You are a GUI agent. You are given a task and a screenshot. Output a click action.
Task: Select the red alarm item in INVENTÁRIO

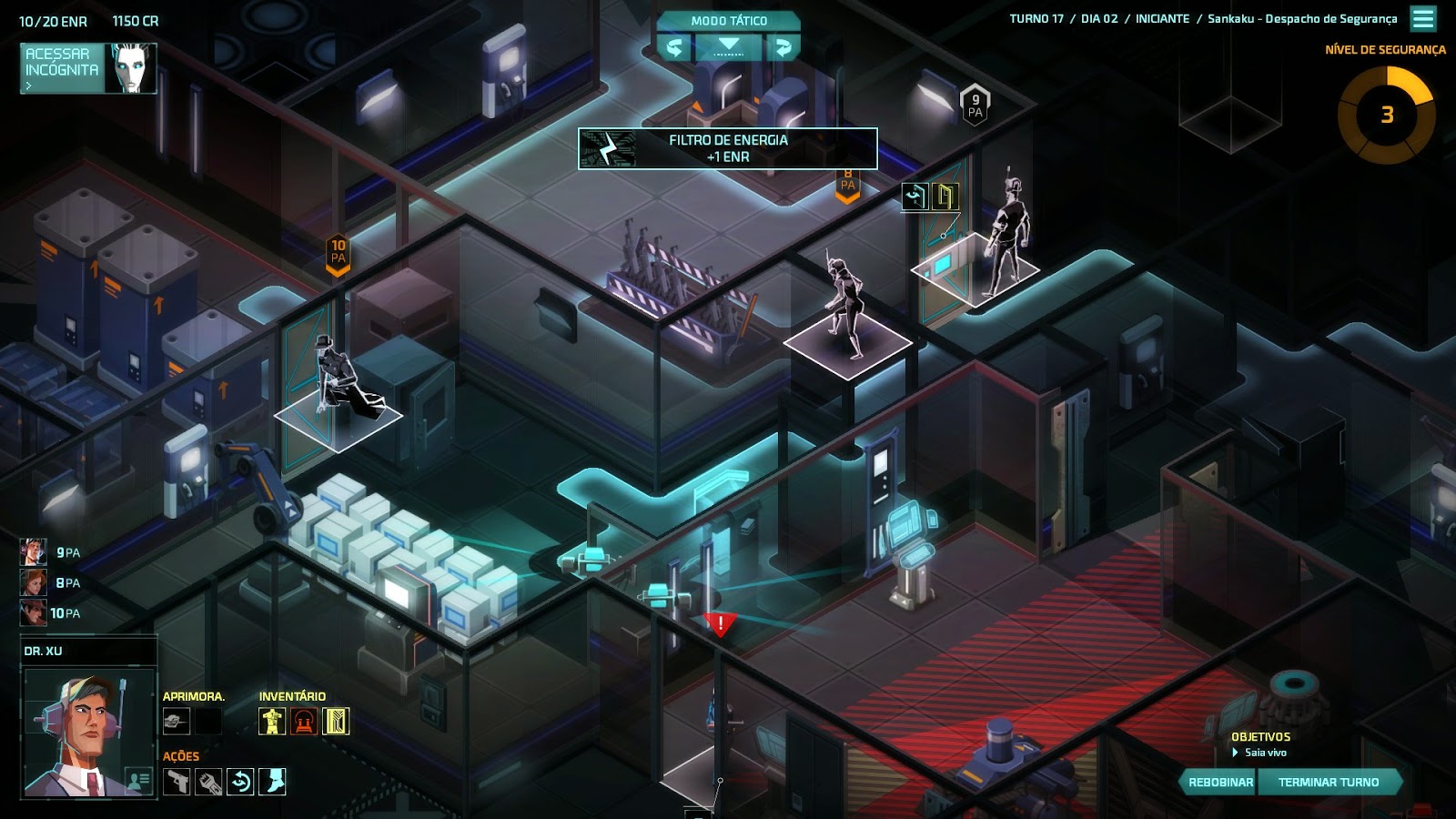pos(303,721)
